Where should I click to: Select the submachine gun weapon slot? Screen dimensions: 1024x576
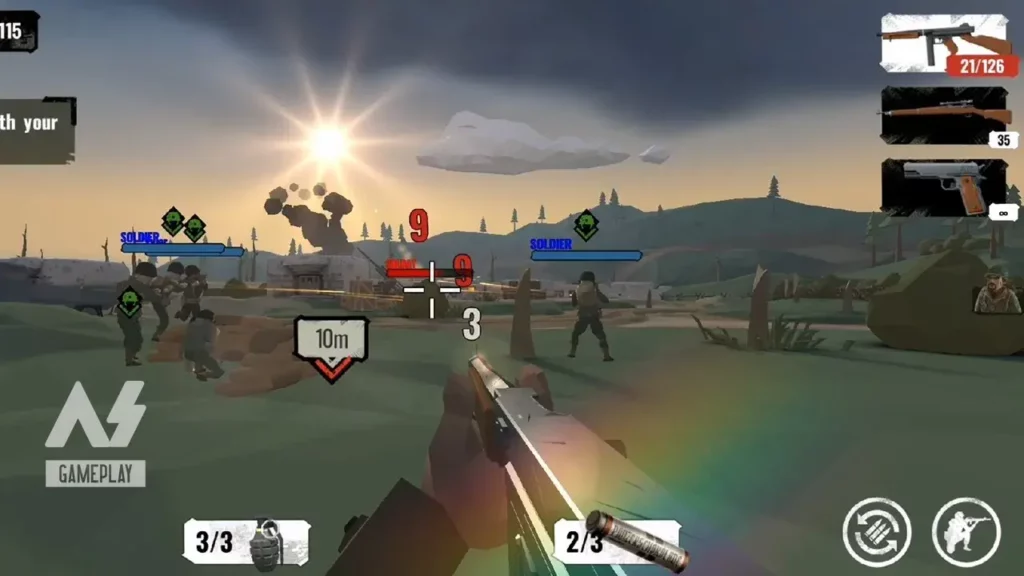point(945,43)
